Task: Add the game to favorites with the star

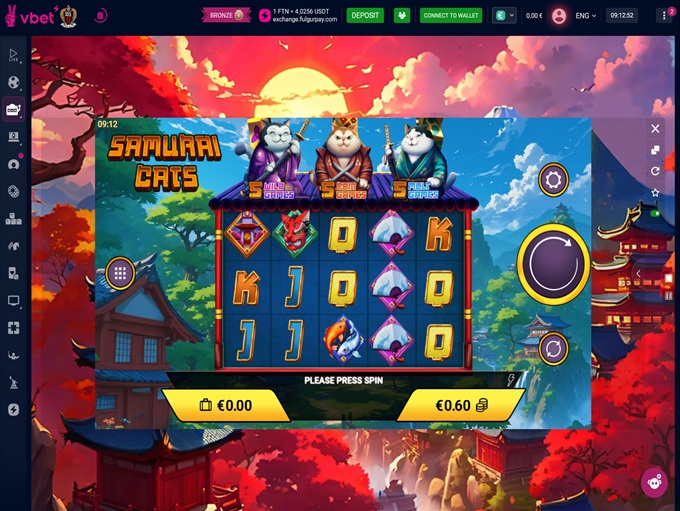Action: 655,193
